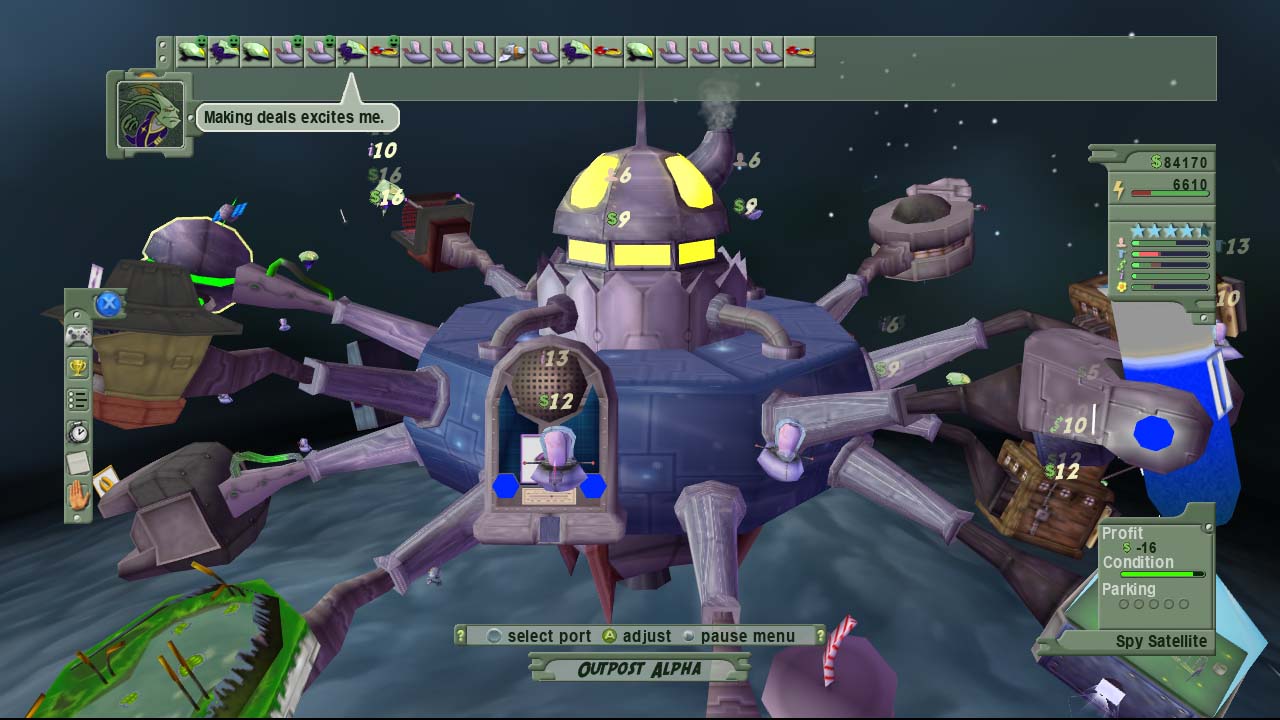Screen dimensions: 1280x720
Task: Choose the silver and orange ship in the visitor bar
Action: coord(512,51)
